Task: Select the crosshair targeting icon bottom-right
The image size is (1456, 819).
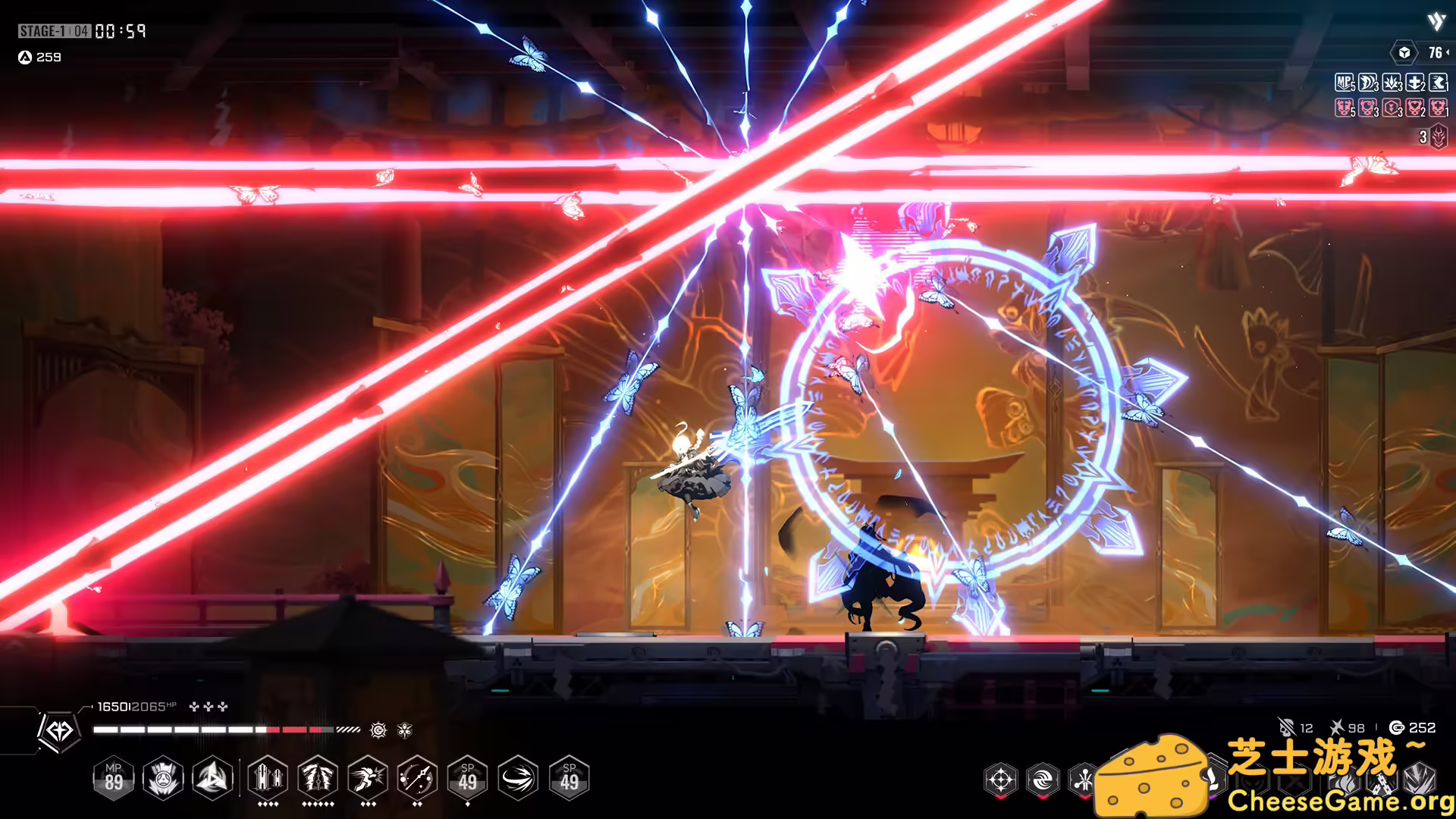Action: (1001, 780)
